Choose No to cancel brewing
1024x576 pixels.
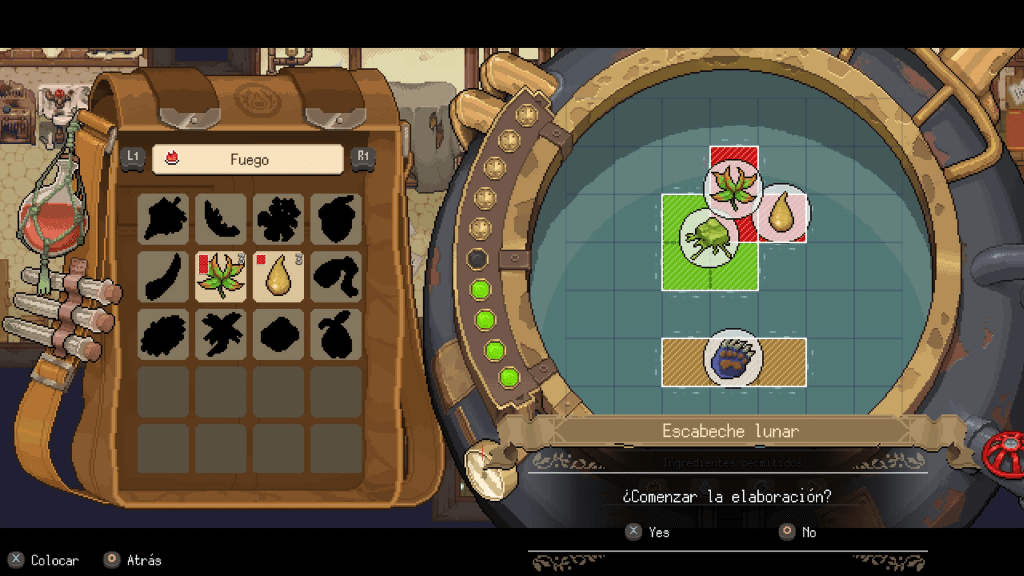798,532
